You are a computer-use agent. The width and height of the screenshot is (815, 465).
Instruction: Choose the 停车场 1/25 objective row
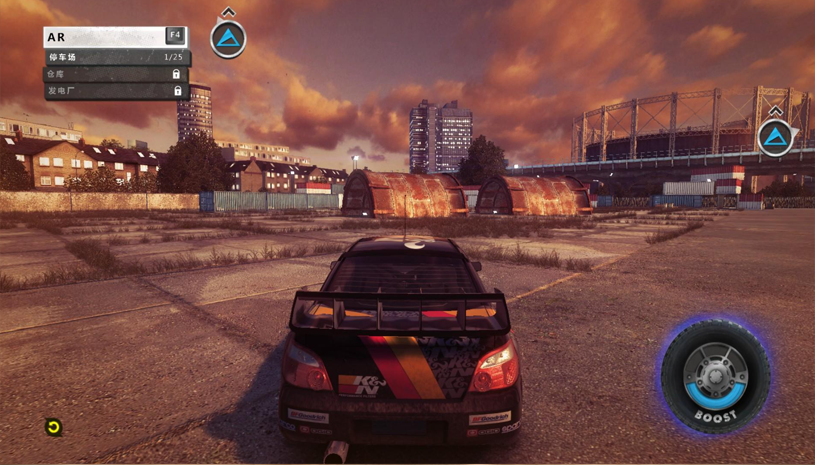point(116,57)
